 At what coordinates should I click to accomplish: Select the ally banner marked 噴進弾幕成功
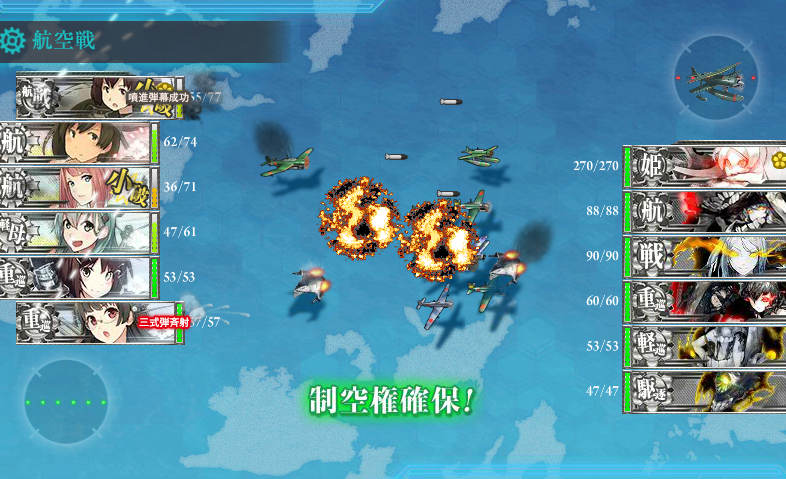pyautogui.click(x=98, y=97)
